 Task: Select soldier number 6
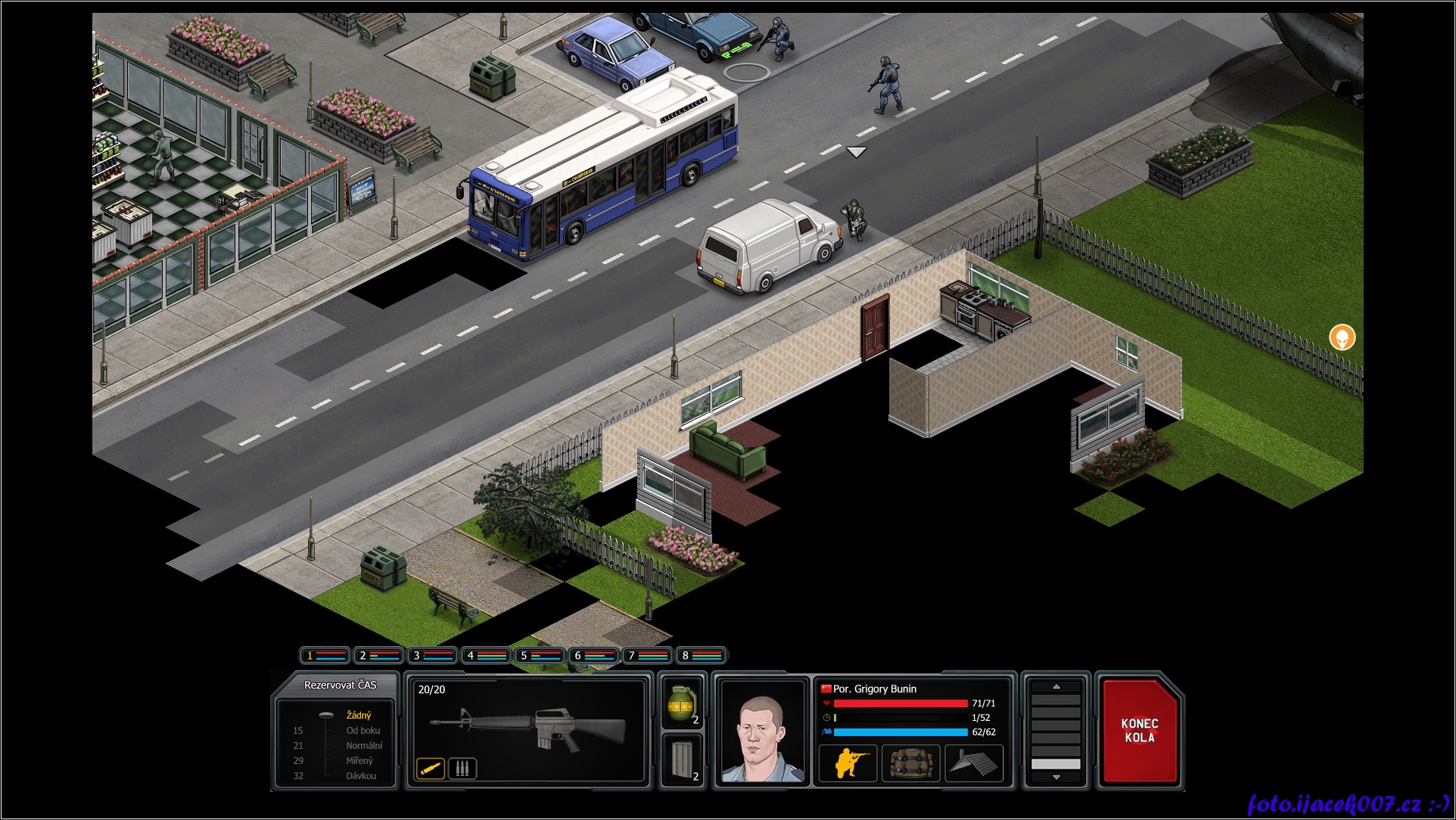tap(593, 655)
